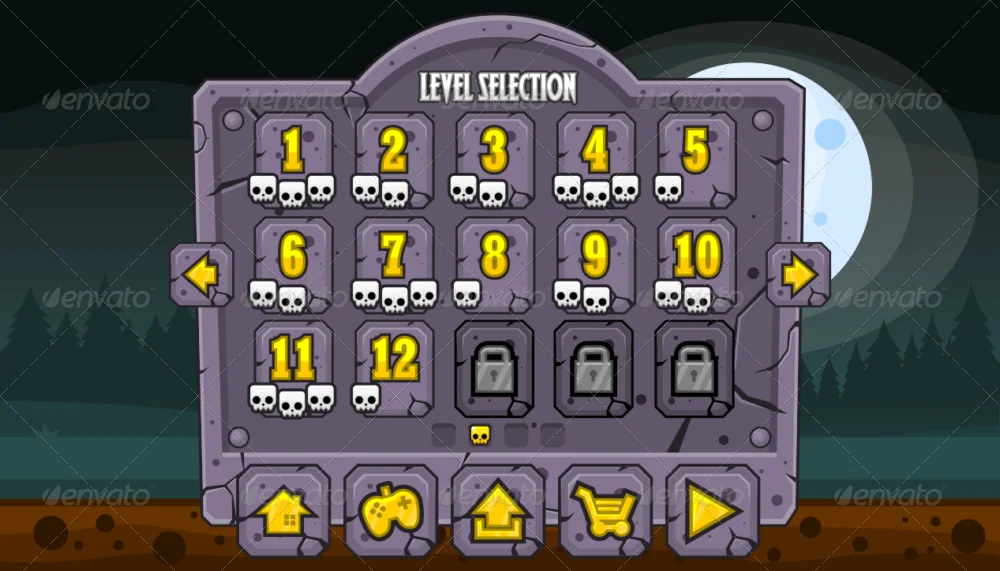Click the yellow play triangle button
The width and height of the screenshot is (1000, 571).
coord(712,511)
